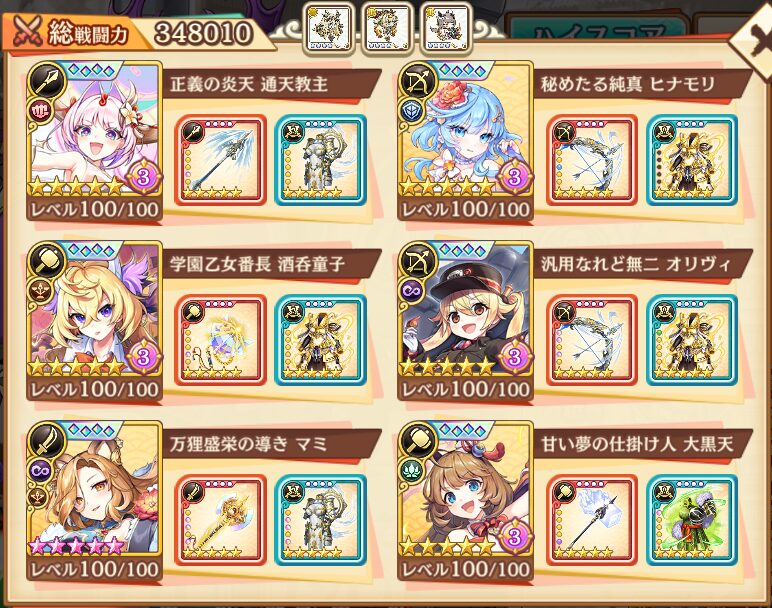The height and width of the screenshot is (608, 772).
Task: Open 通天教主's spear weapon slot
Action: coord(221,160)
